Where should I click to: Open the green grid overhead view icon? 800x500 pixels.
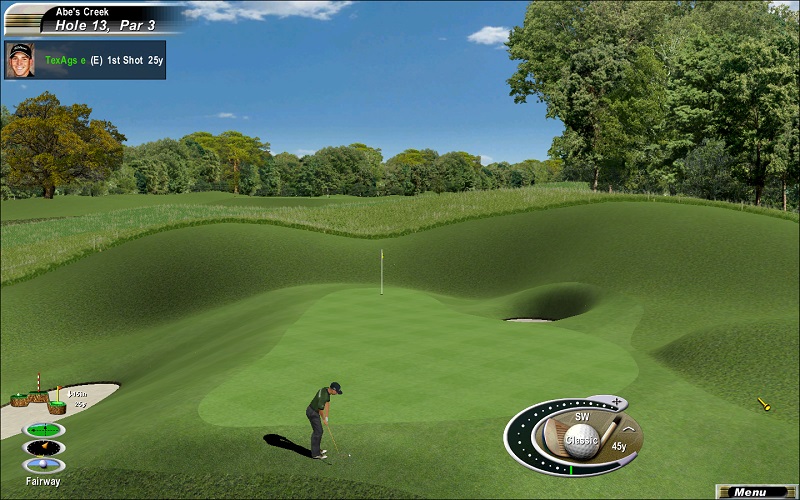click(x=44, y=430)
